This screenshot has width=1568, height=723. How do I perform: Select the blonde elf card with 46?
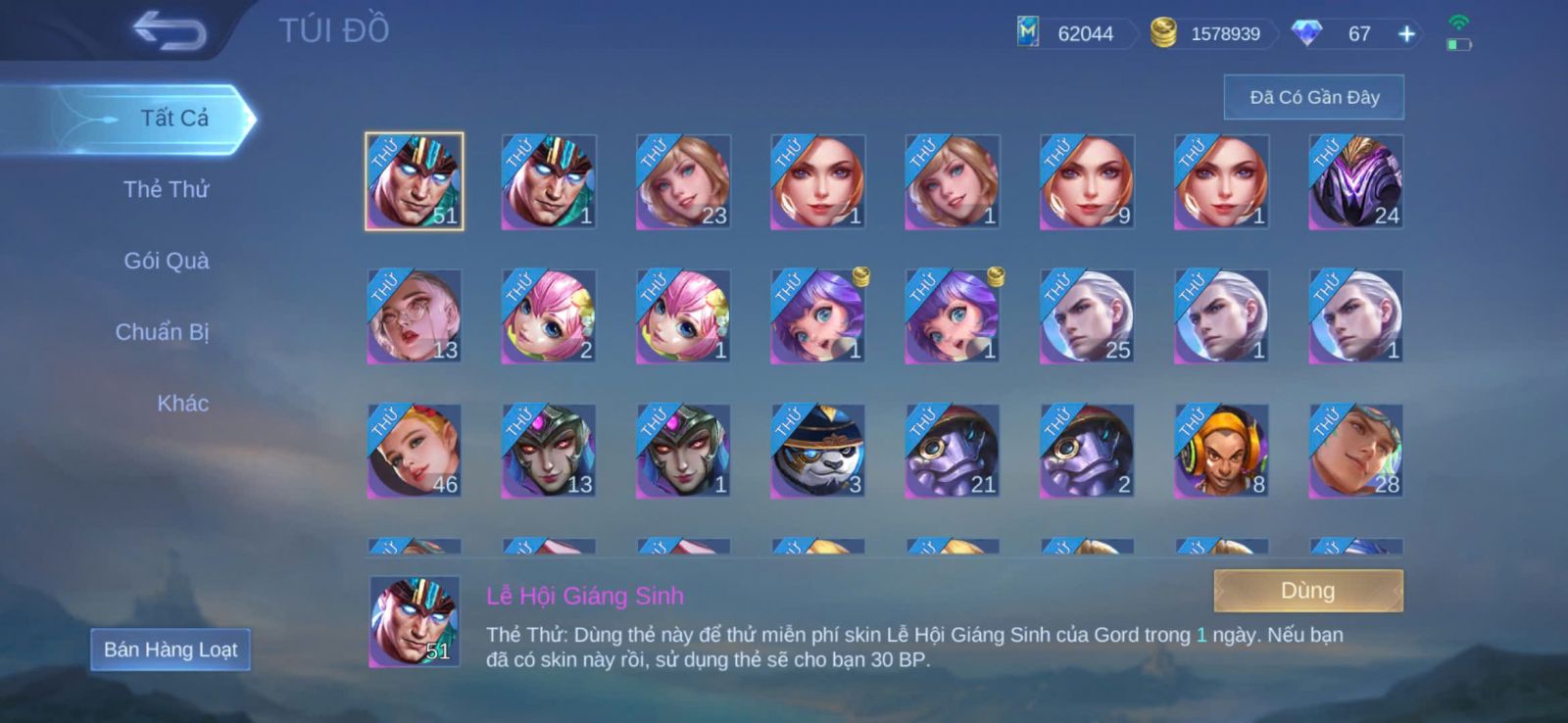pyautogui.click(x=414, y=451)
